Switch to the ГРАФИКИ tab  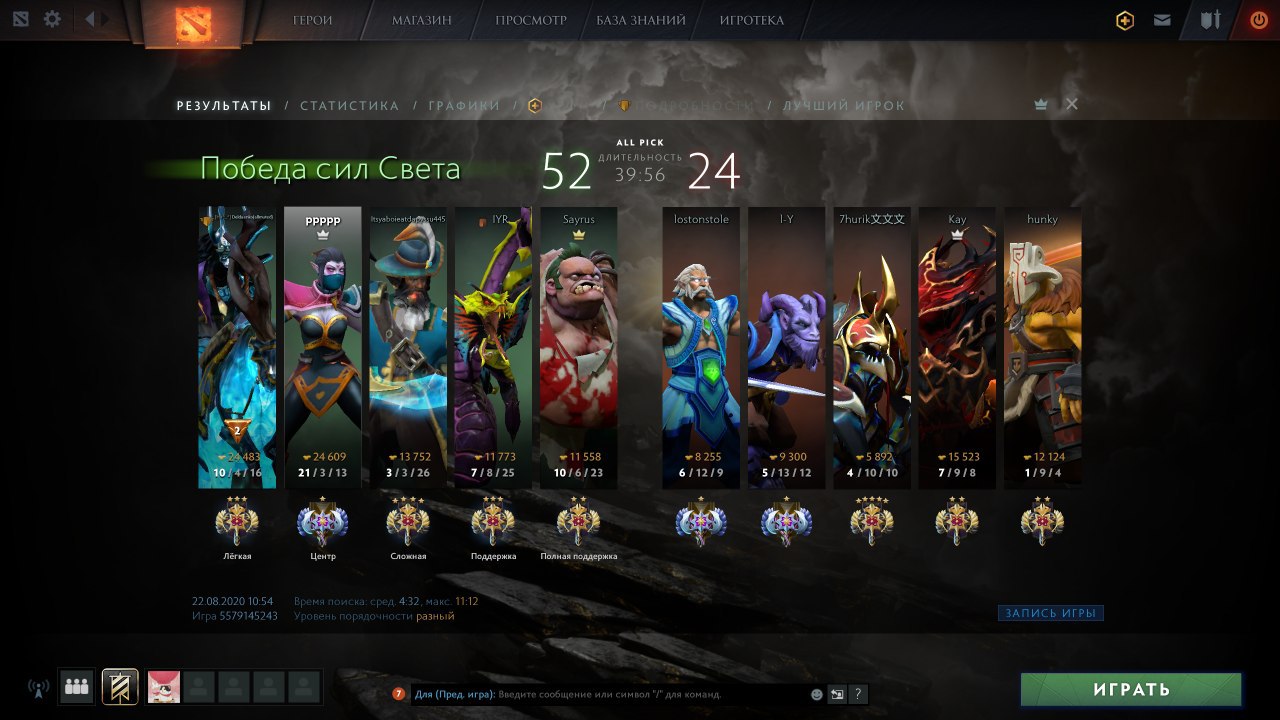point(464,106)
